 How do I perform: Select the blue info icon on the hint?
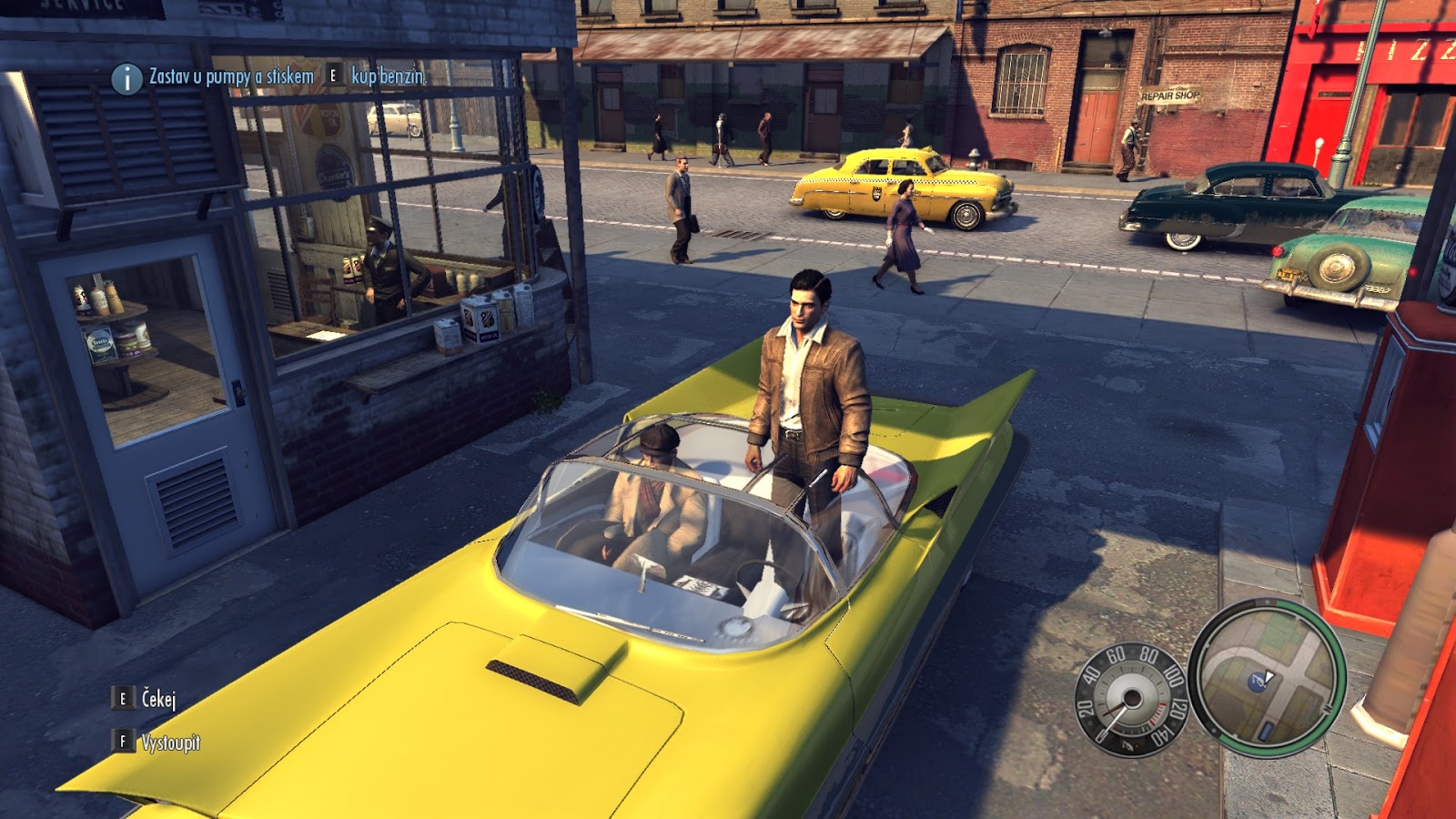tap(126, 78)
